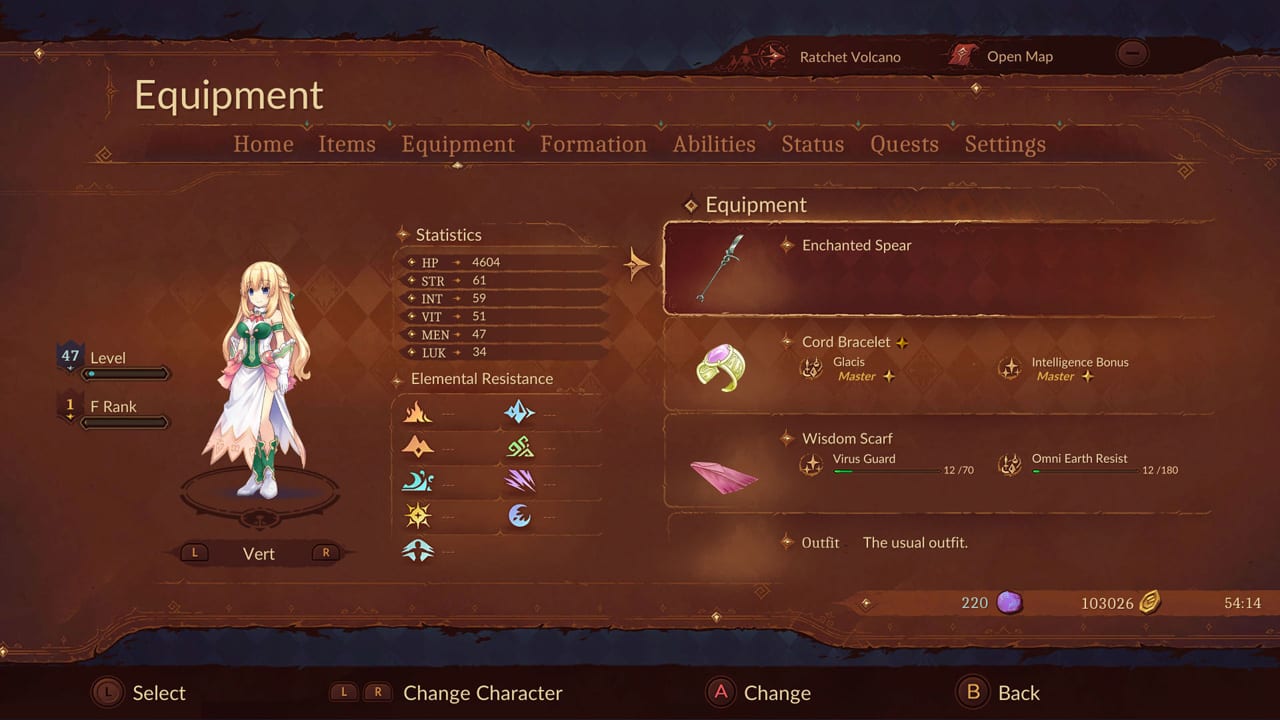Viewport: 1280px width, 720px height.
Task: Click the sun elemental resistance icon
Action: (x=418, y=515)
